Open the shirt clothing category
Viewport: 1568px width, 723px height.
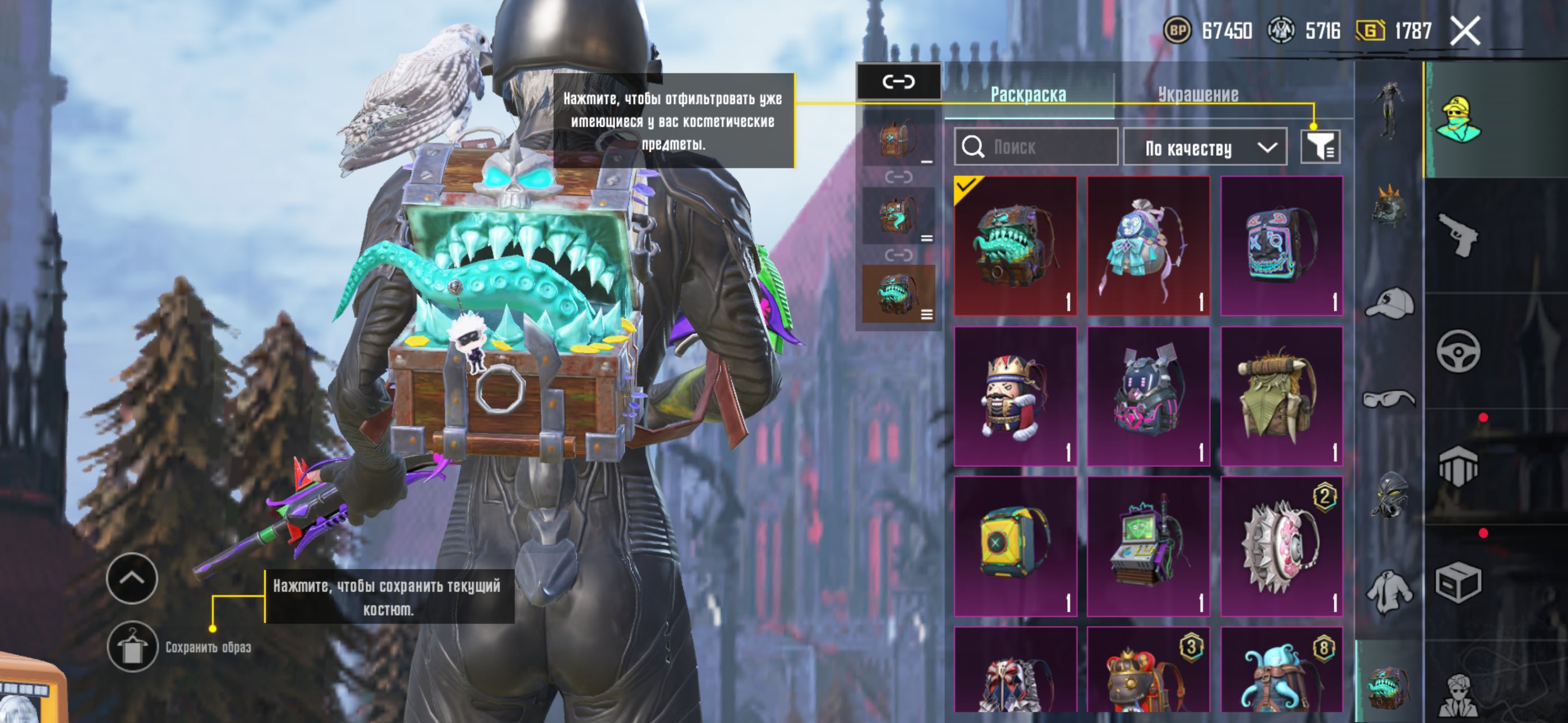[1389, 590]
